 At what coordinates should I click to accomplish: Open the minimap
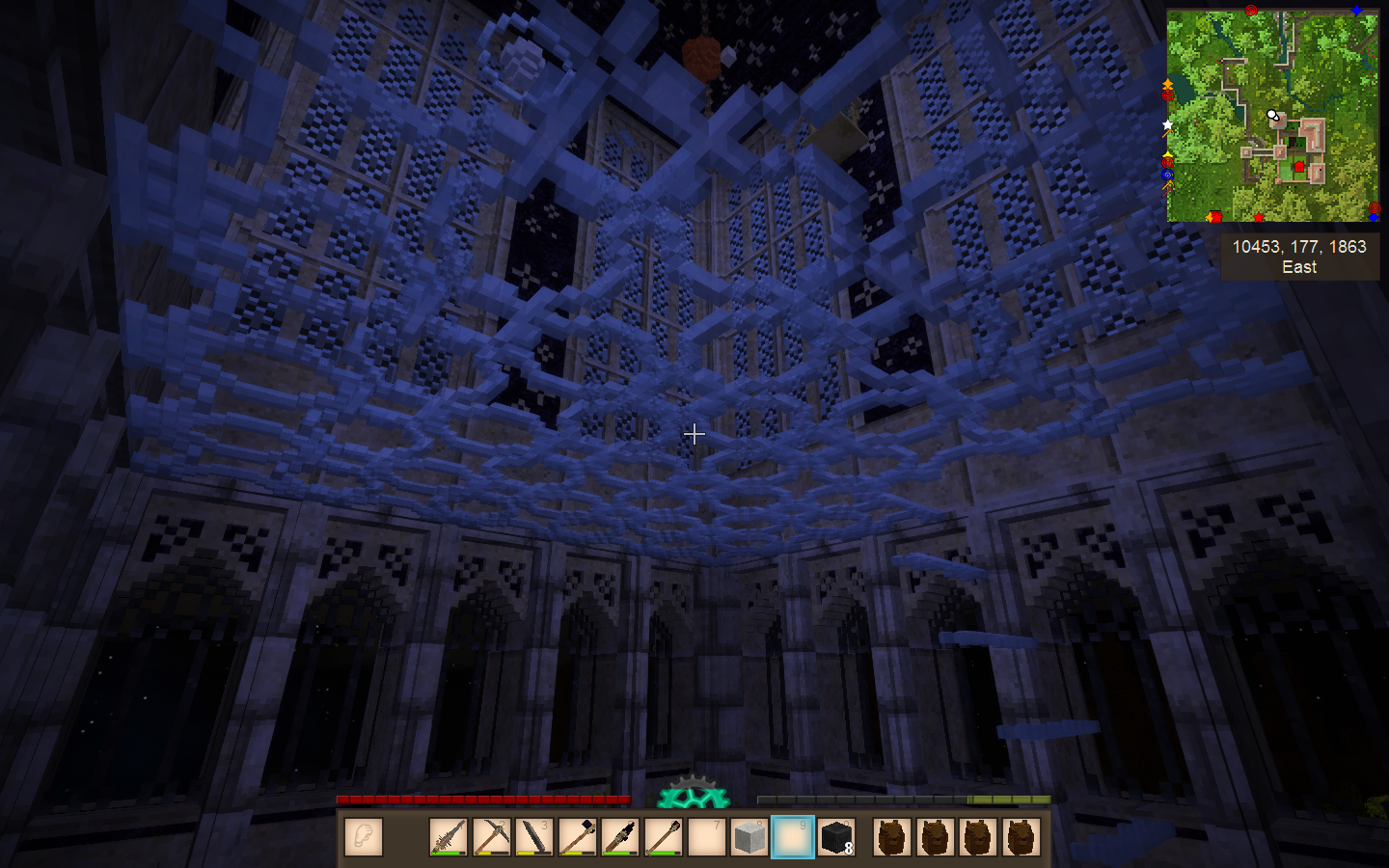point(1272,116)
